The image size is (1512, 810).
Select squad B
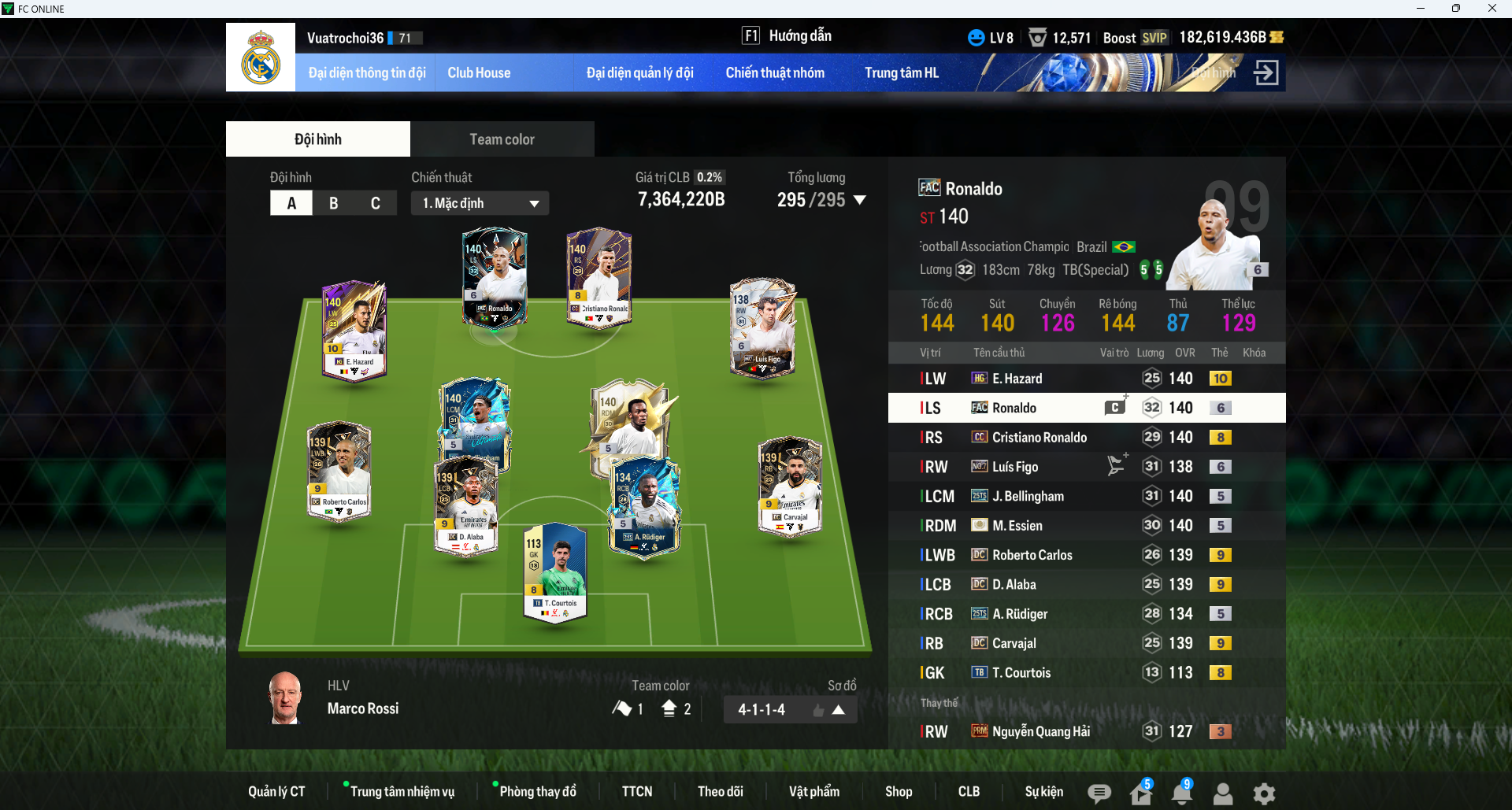pos(333,203)
